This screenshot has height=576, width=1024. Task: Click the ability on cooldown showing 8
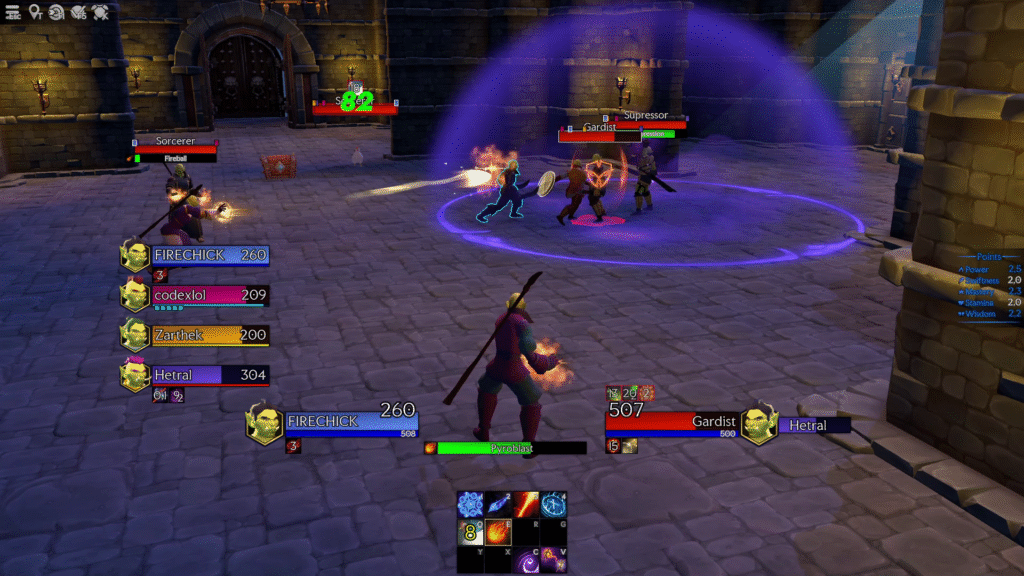click(x=470, y=532)
